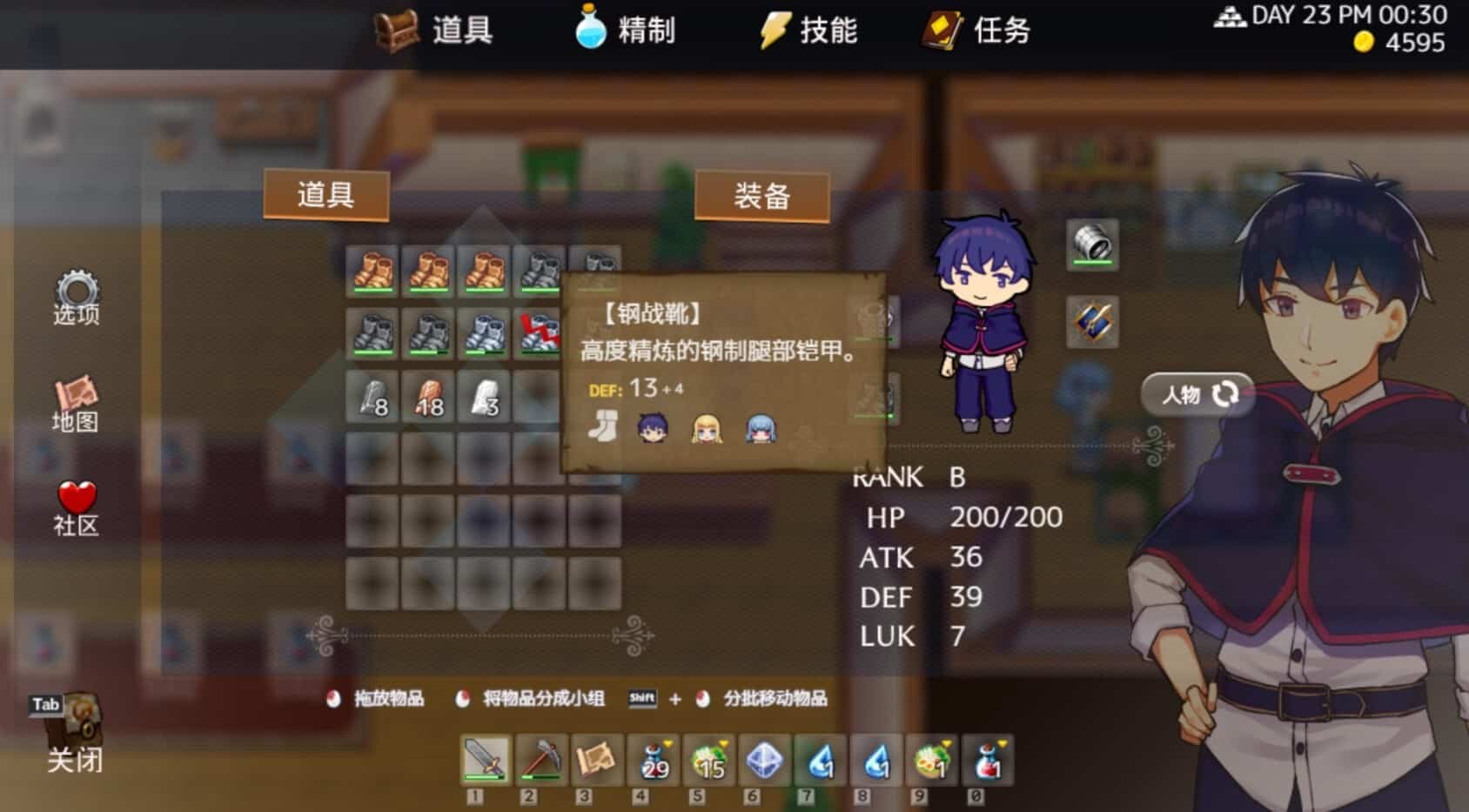The height and width of the screenshot is (812, 1469).
Task: Open the 社区 community heart button
Action: pos(77,508)
